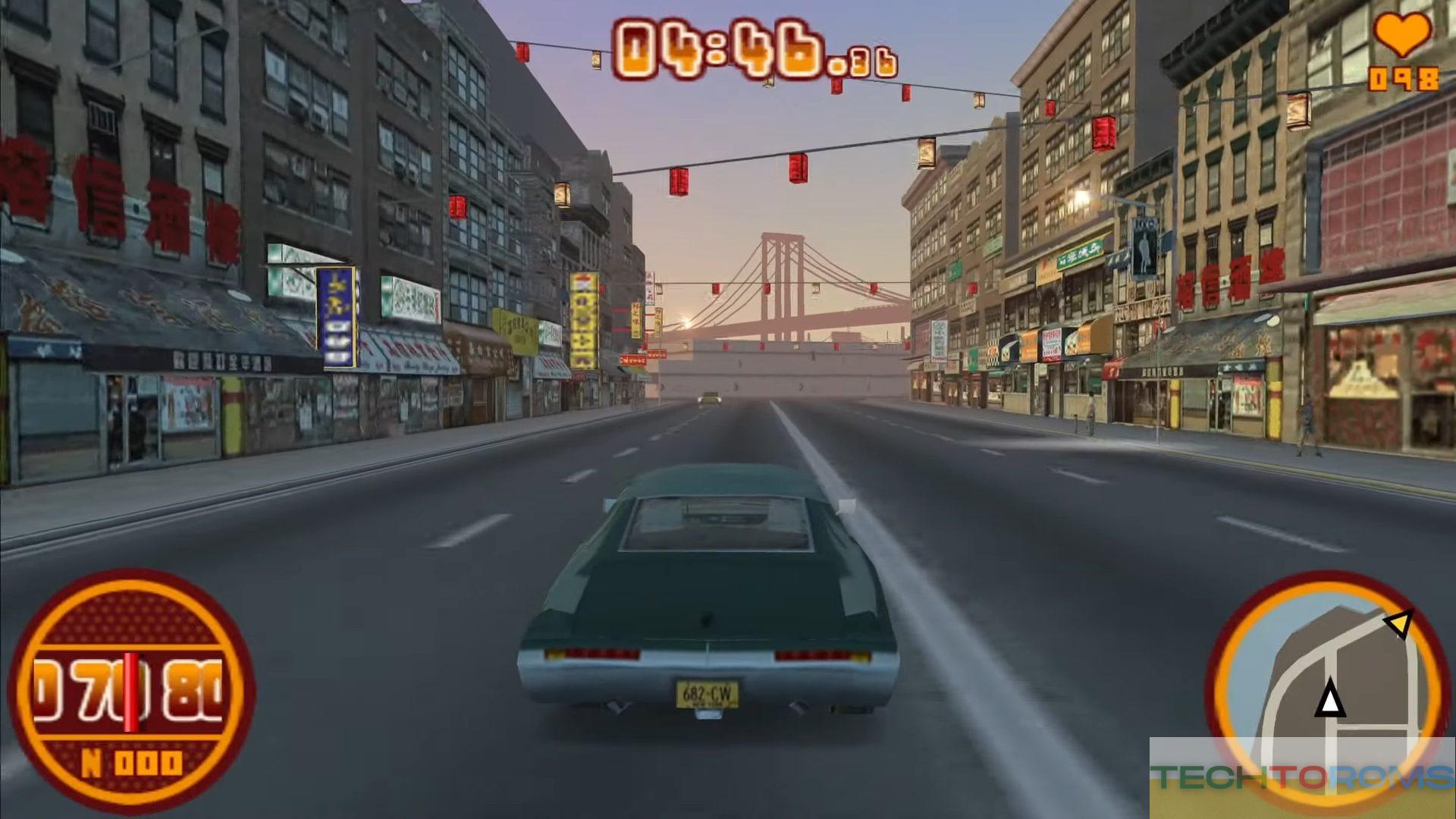Viewport: 1456px width, 819px height.
Task: Open the TechToRoms watermark logo
Action: 1301,777
